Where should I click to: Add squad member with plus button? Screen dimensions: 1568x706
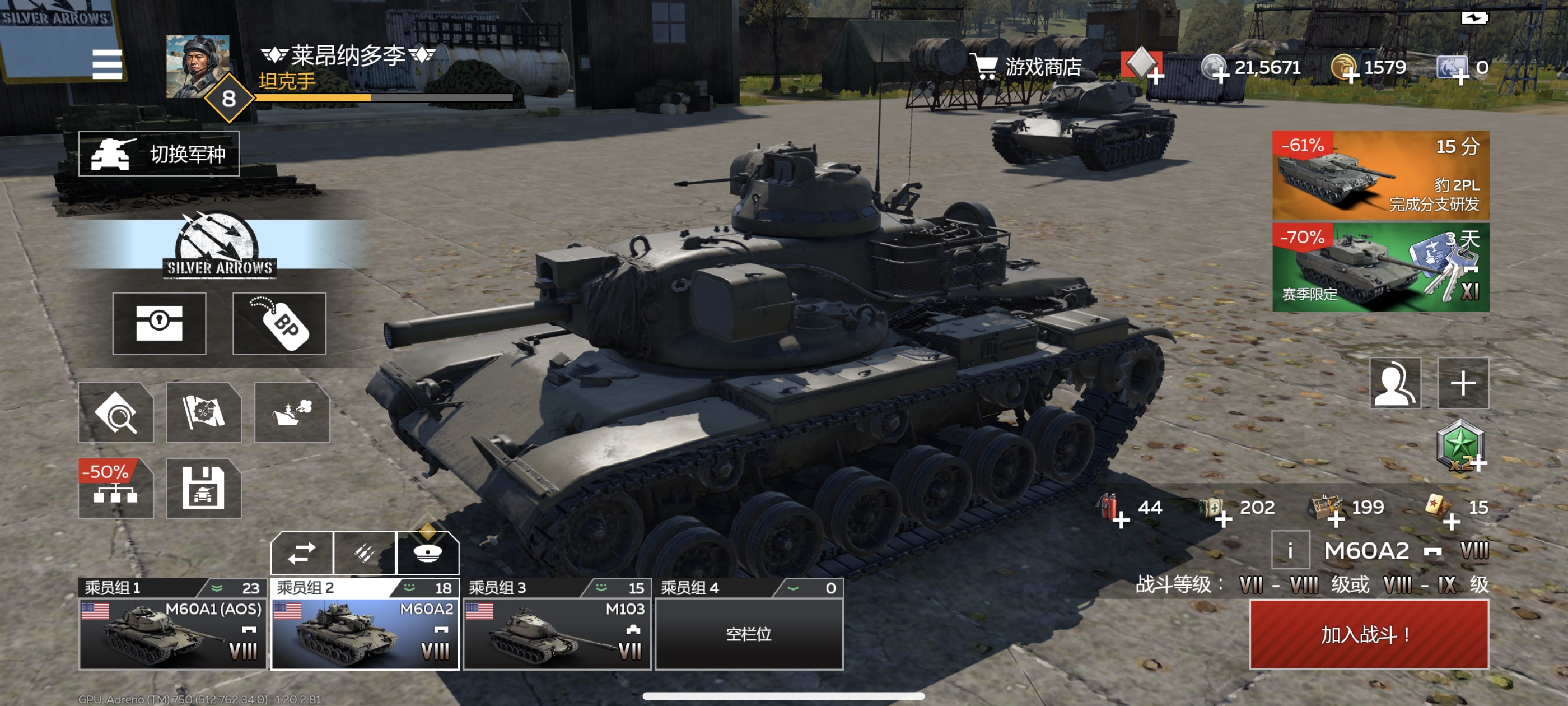pos(1463,383)
